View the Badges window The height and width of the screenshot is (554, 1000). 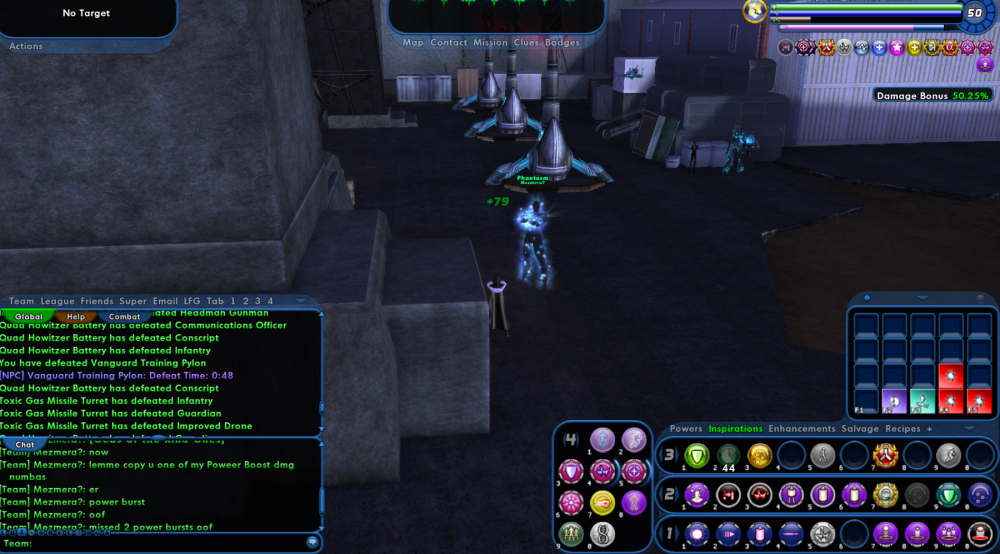point(562,43)
